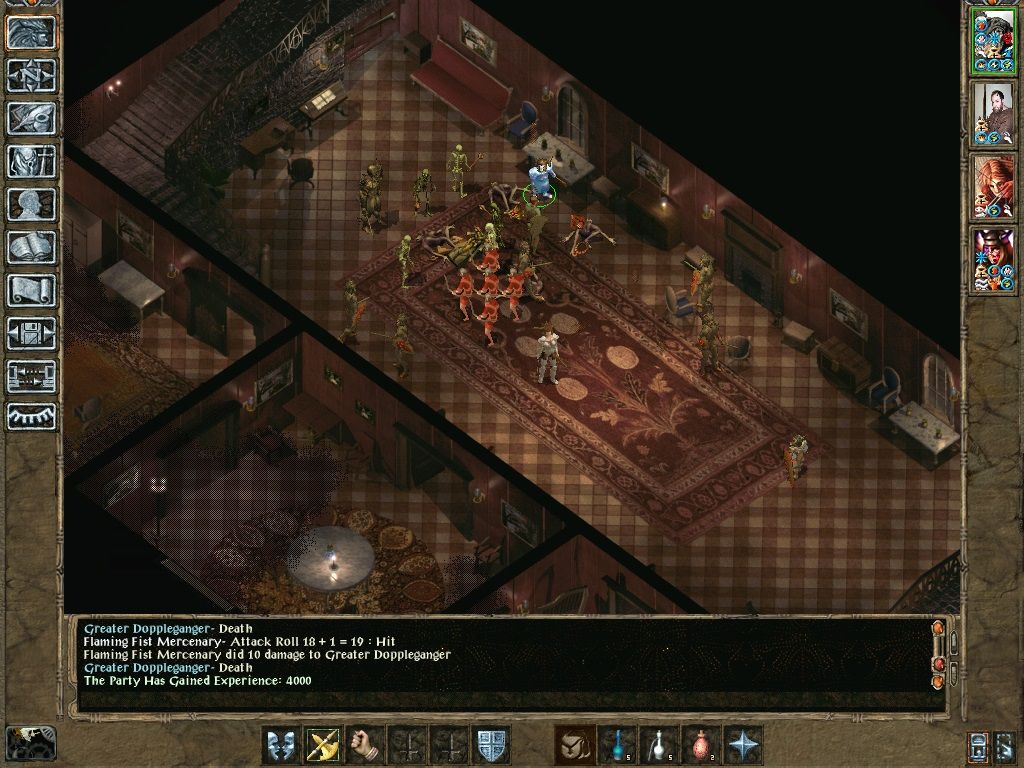
Task: Use the red potion quick item
Action: (700, 745)
